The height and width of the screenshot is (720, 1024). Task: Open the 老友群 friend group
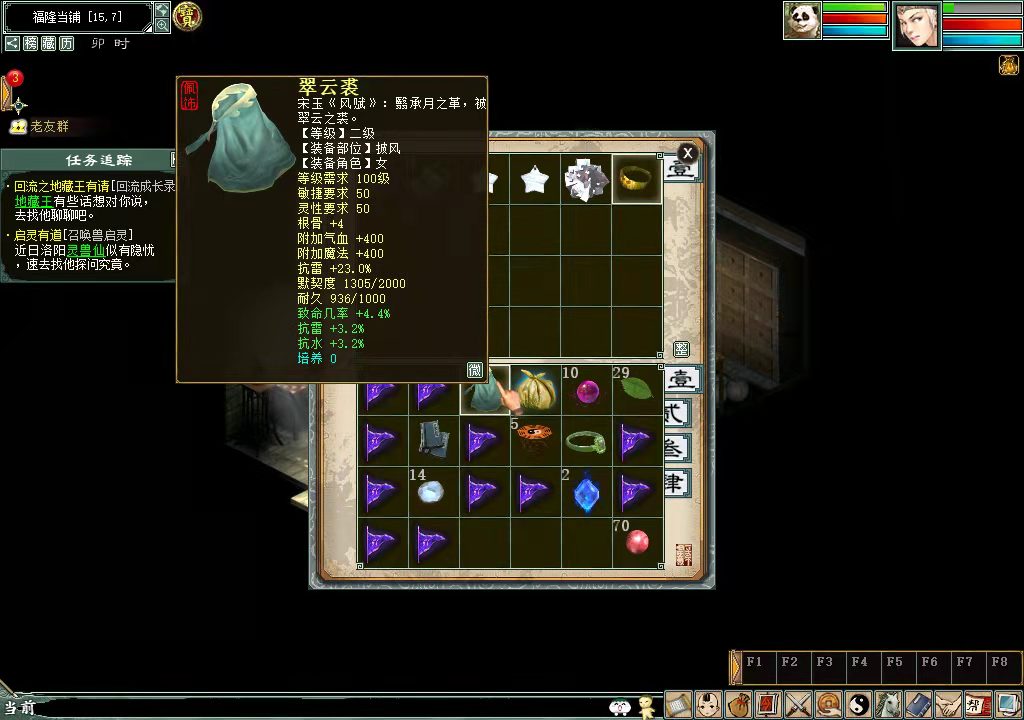48,127
